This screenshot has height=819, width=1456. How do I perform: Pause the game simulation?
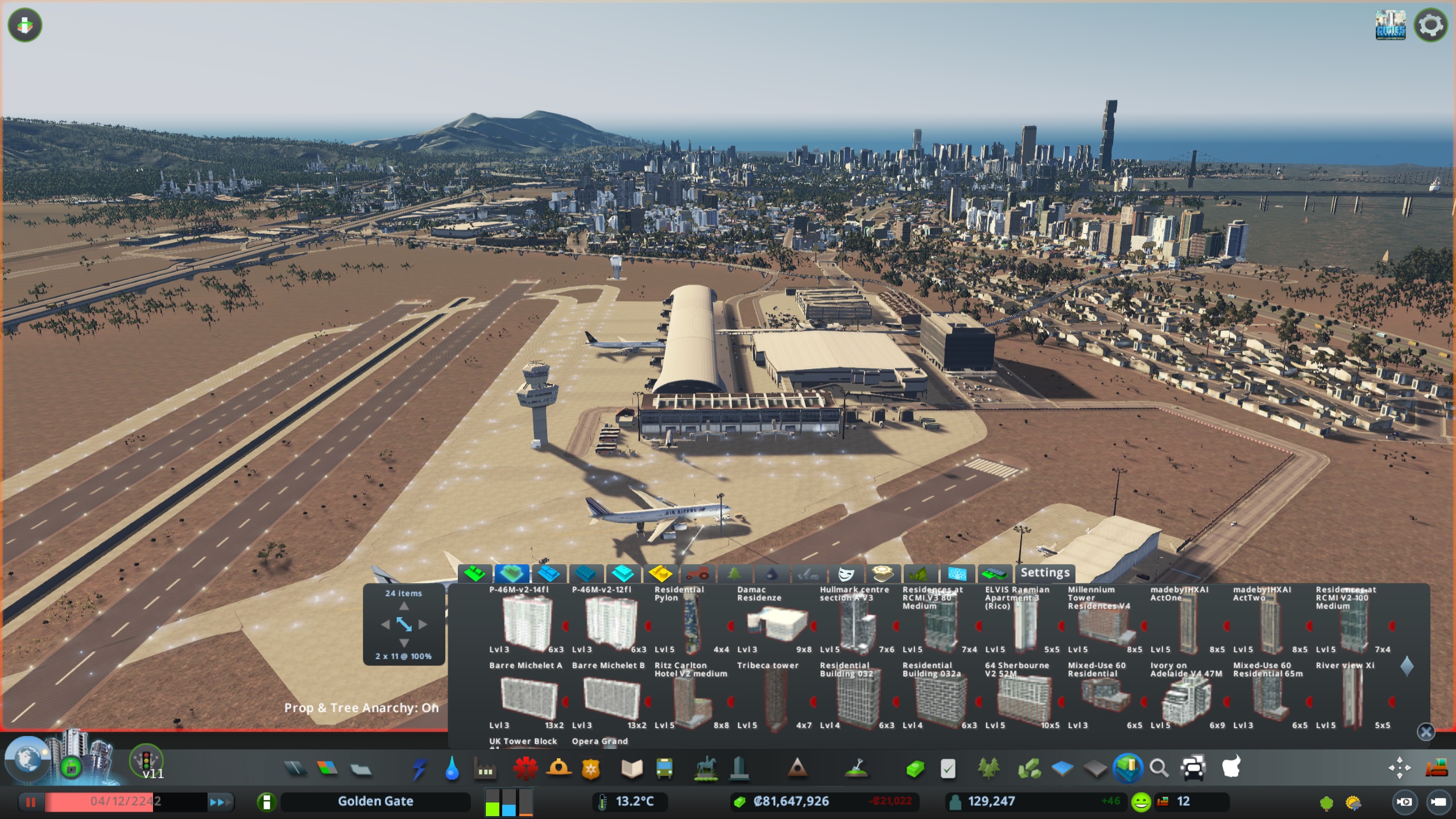[31, 802]
